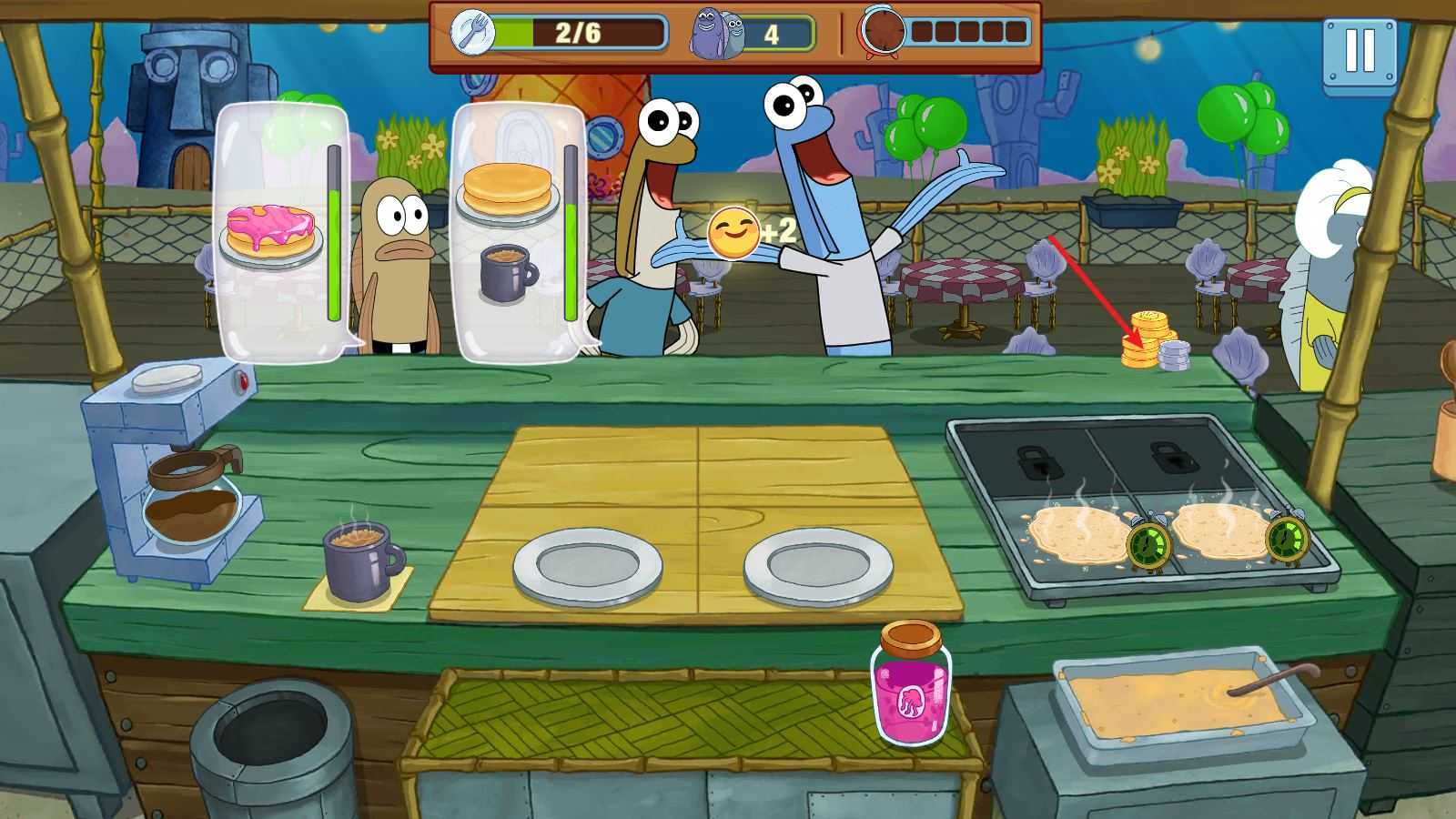Pause the game
The image size is (1456, 819).
click(x=1360, y=53)
